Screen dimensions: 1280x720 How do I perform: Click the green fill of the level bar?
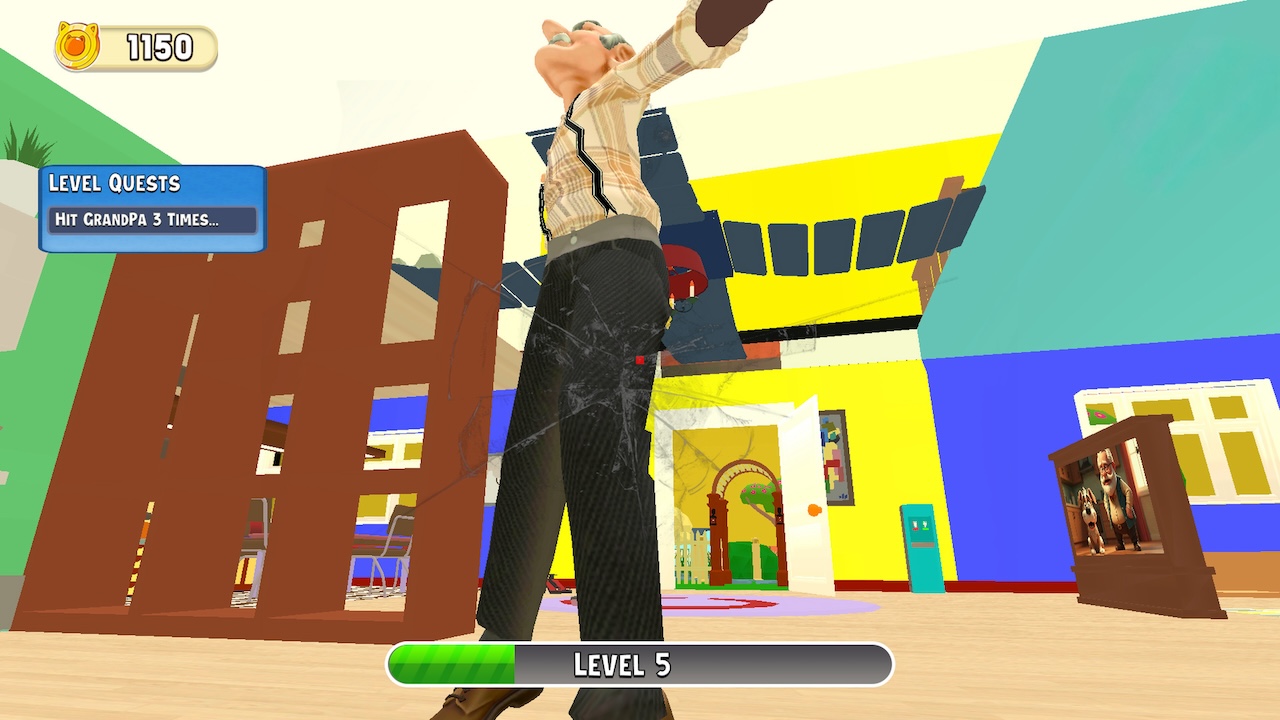click(450, 663)
